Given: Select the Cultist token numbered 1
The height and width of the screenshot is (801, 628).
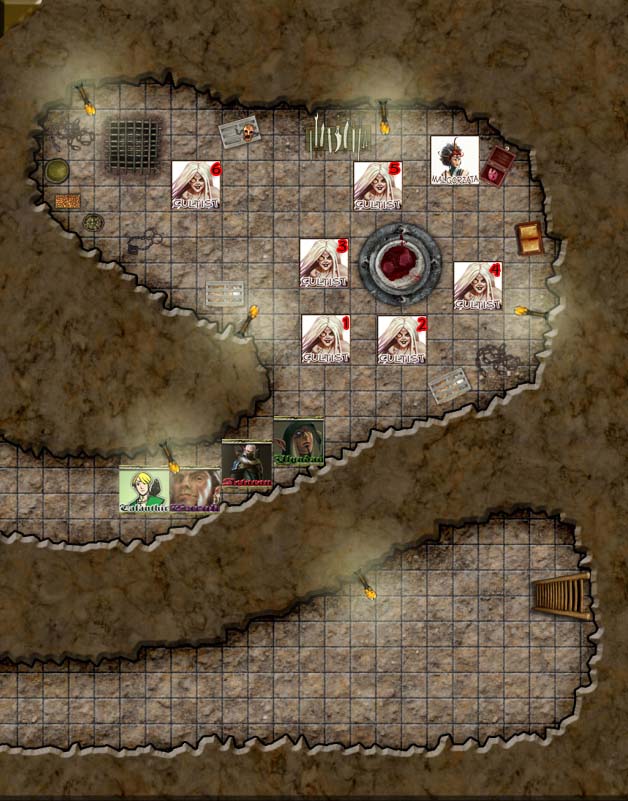Looking at the screenshot, I should tap(326, 338).
